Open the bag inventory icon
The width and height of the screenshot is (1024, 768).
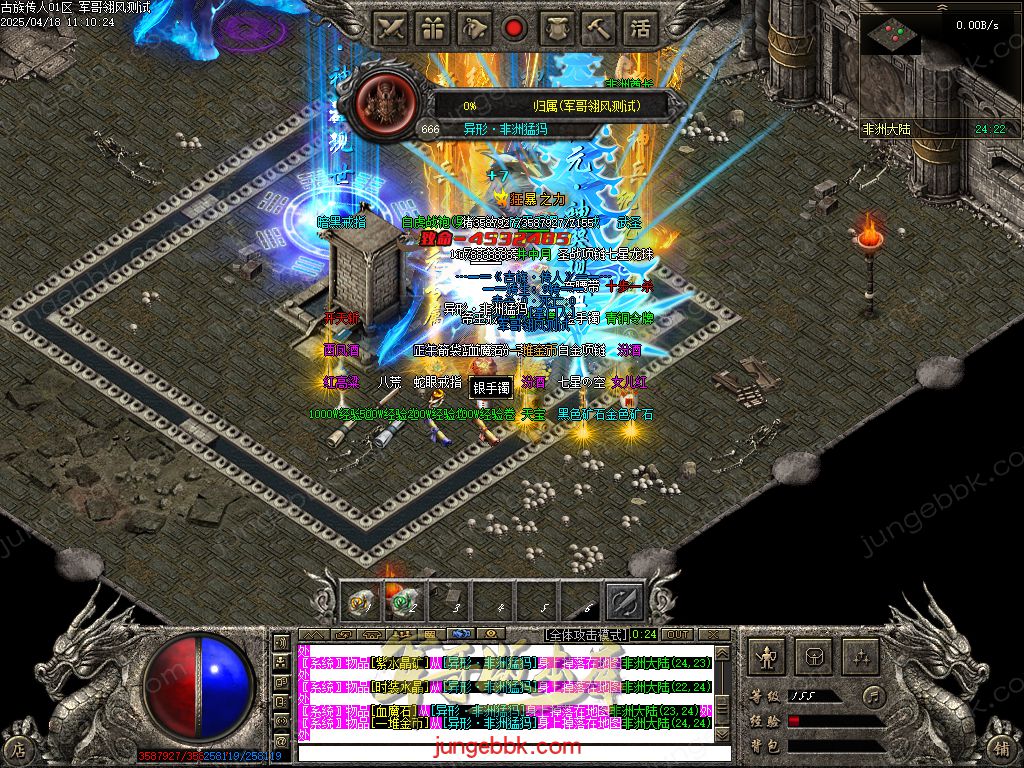pyautogui.click(x=814, y=657)
